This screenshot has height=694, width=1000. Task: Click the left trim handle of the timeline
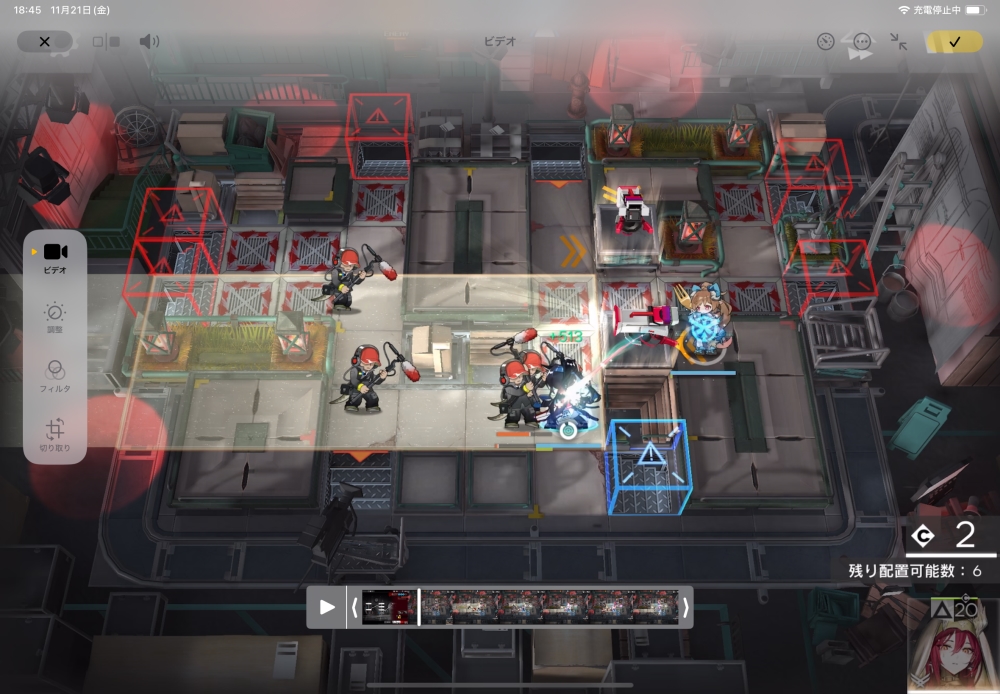tap(353, 607)
